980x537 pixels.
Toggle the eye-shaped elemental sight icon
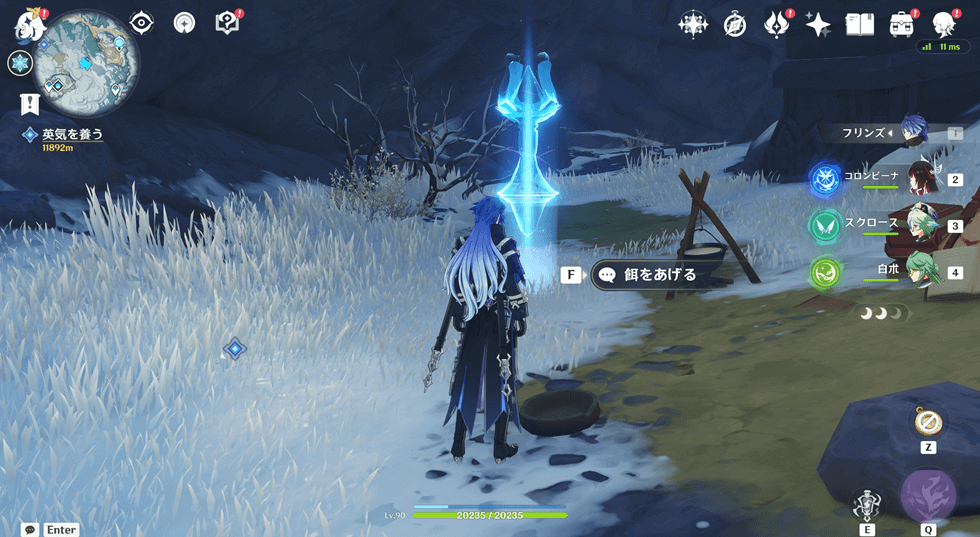[142, 23]
